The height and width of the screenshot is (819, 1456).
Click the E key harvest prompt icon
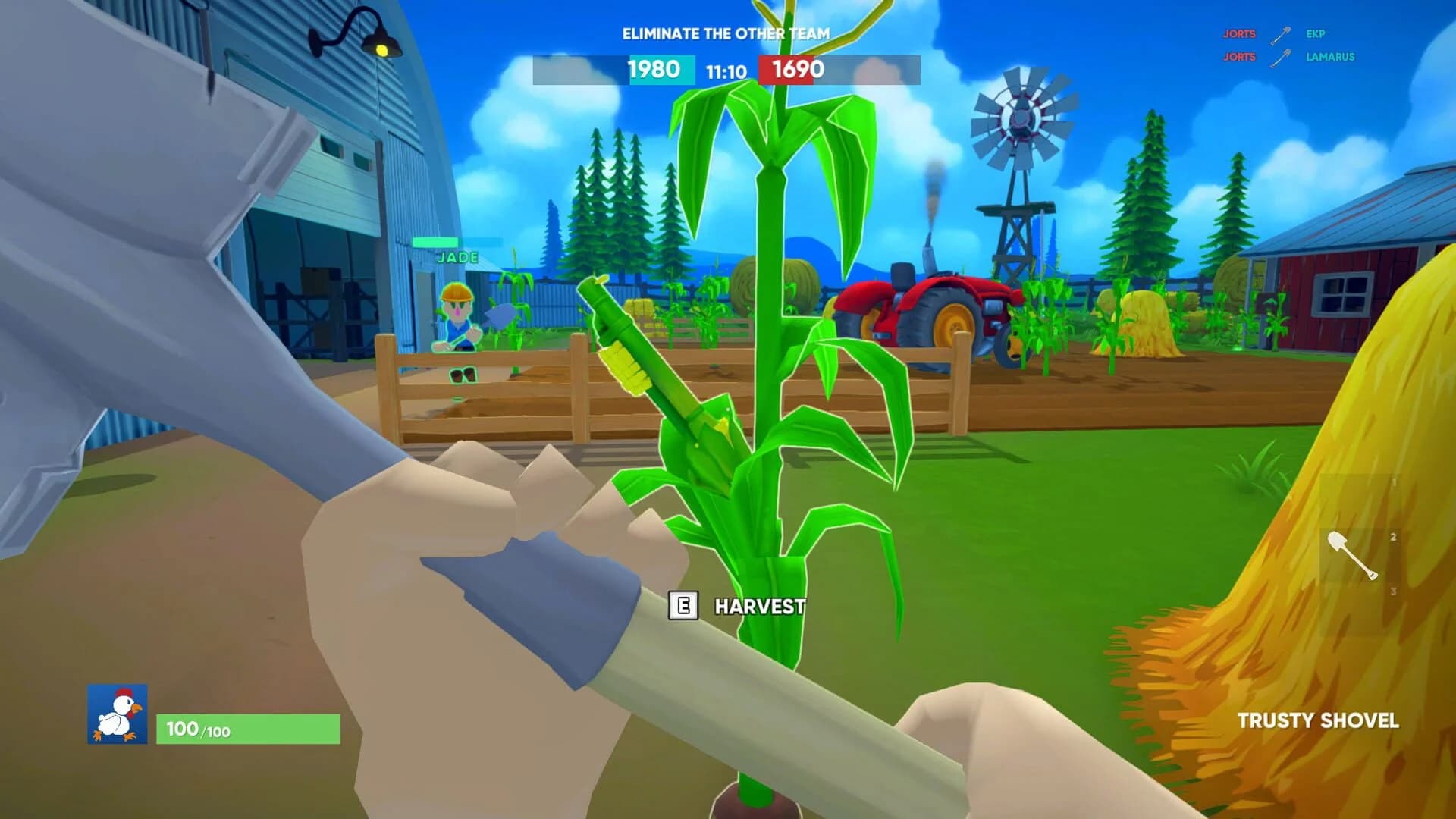click(x=682, y=607)
